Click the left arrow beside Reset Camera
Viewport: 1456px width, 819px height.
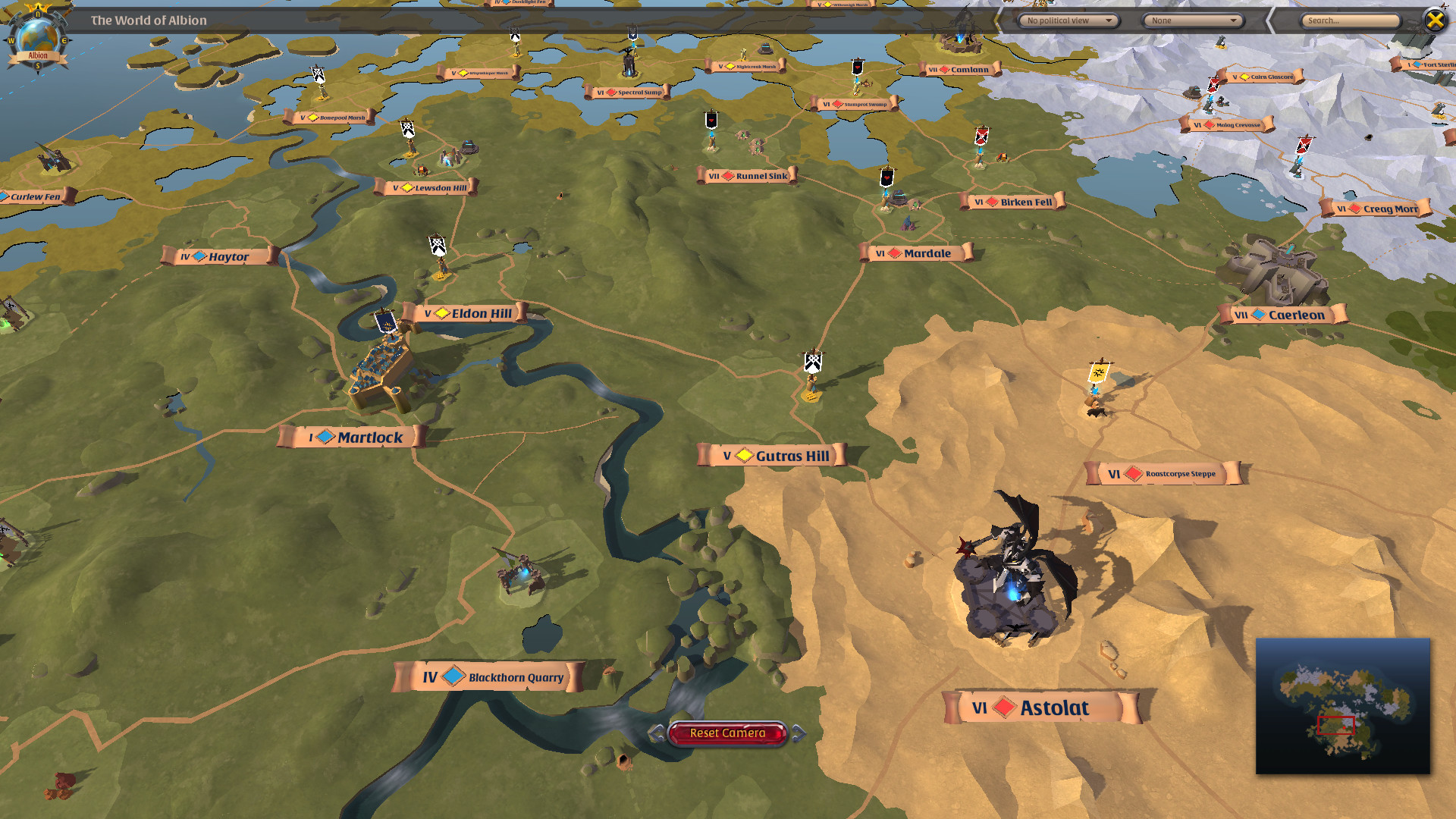point(657,733)
